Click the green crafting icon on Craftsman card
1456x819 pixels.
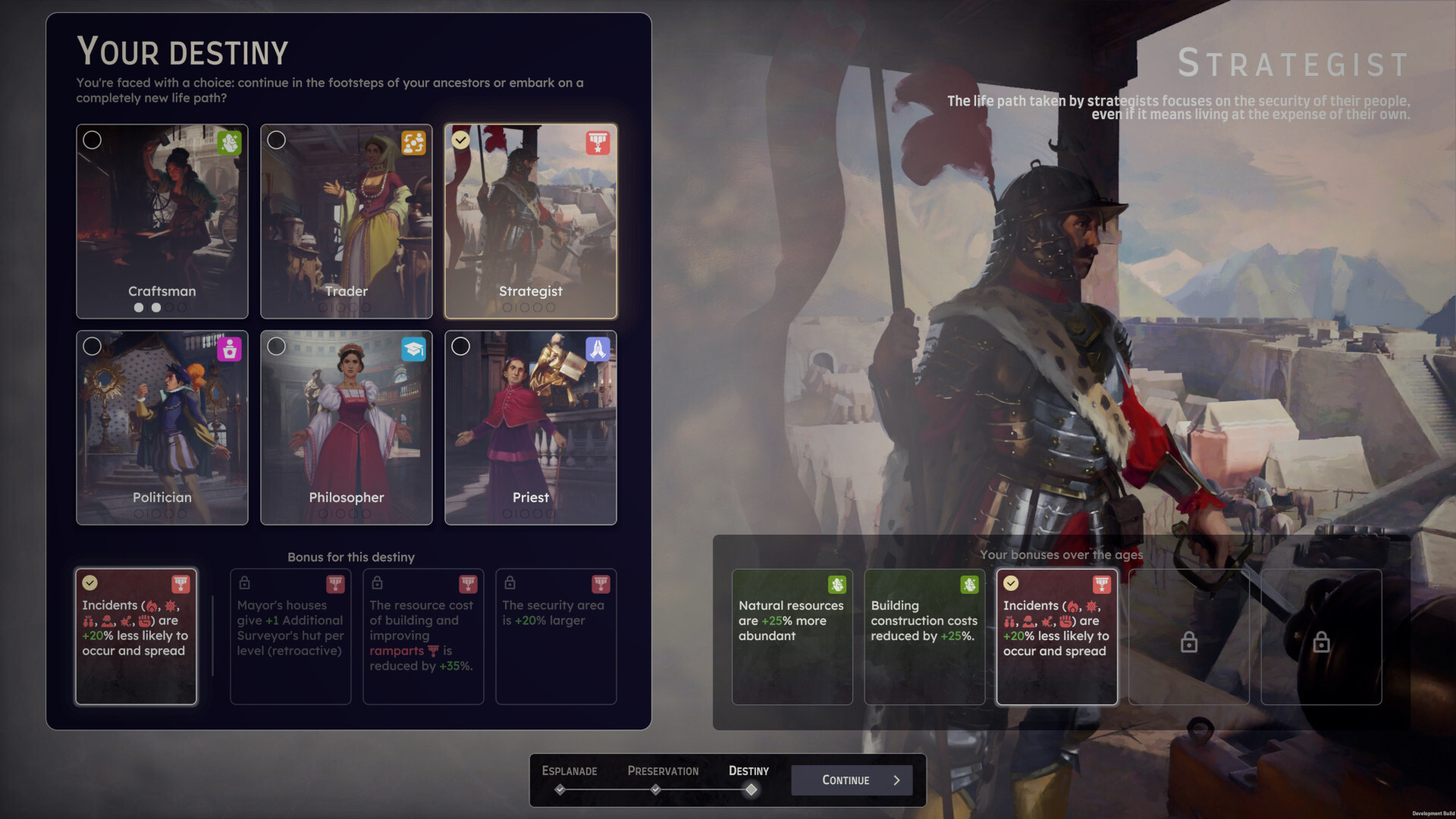pyautogui.click(x=228, y=141)
